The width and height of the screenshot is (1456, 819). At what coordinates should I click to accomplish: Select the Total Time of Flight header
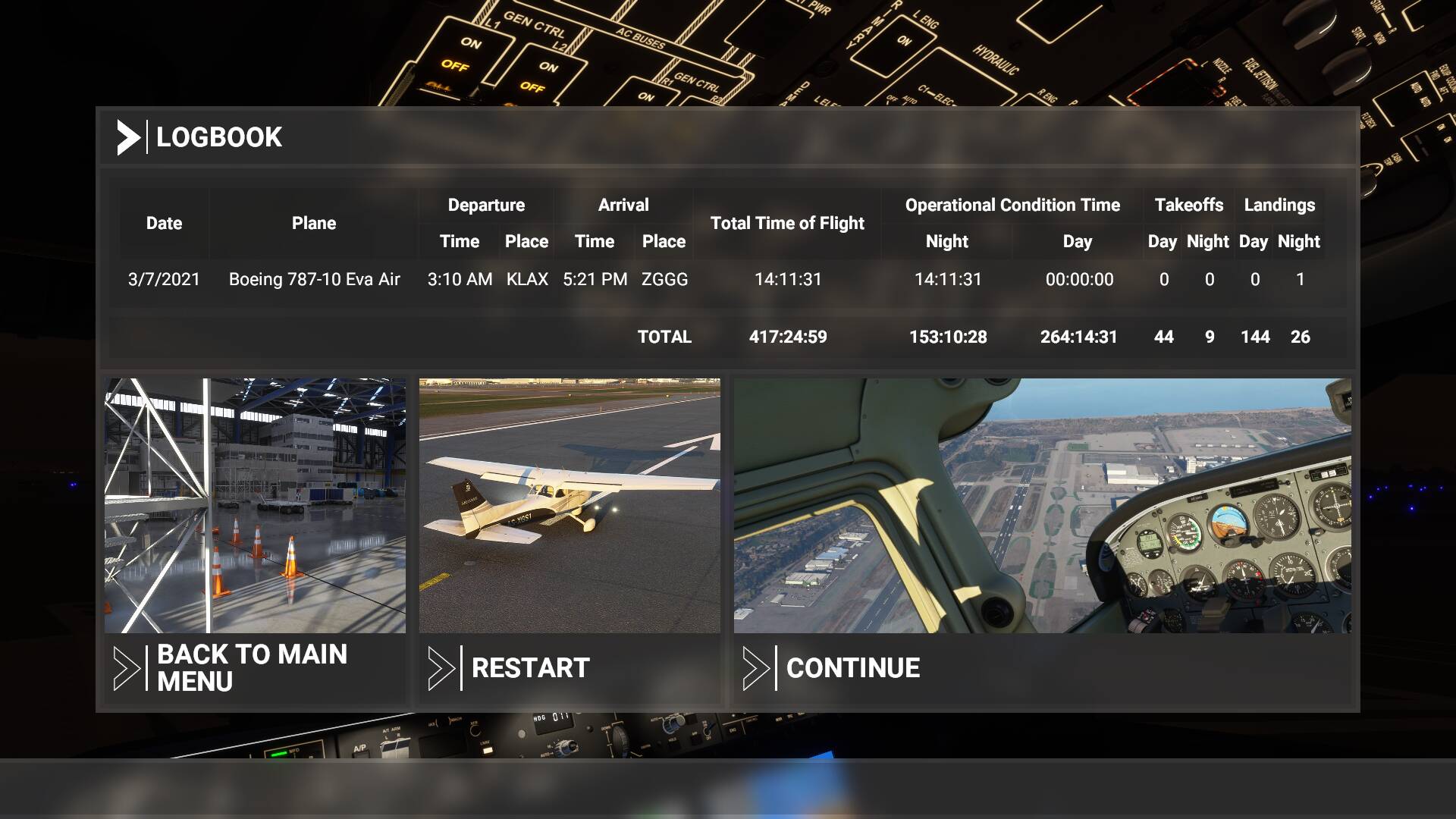tap(786, 223)
